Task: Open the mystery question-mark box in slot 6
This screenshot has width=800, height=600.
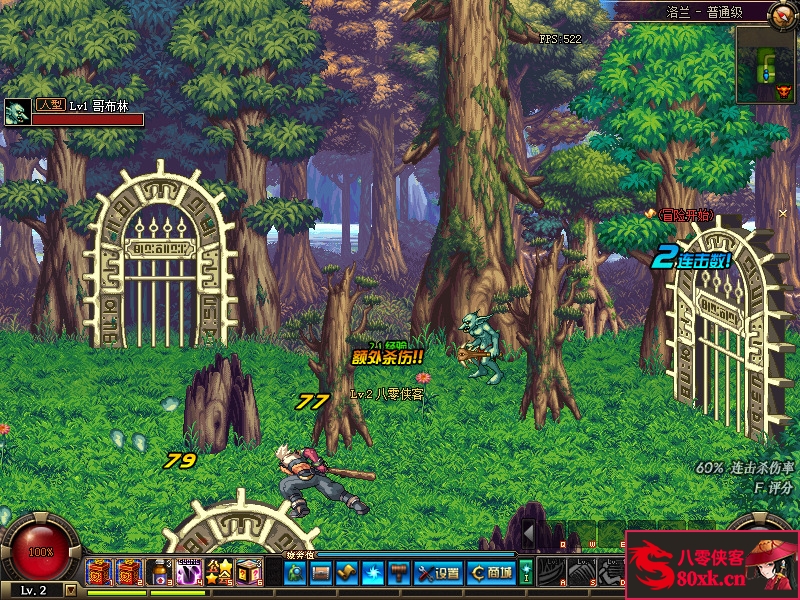Action: pyautogui.click(x=249, y=573)
